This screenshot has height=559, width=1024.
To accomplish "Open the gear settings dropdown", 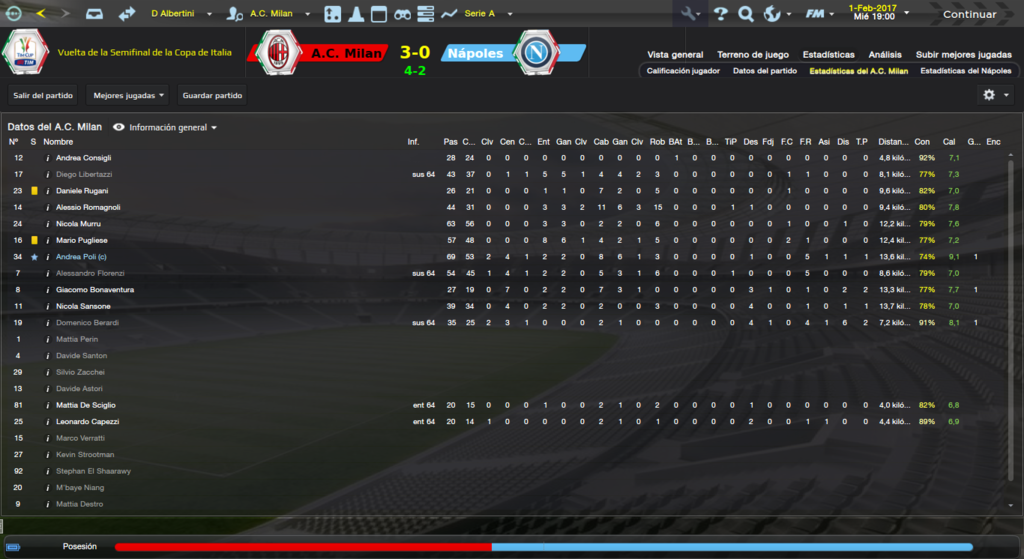I will pyautogui.click(x=994, y=95).
